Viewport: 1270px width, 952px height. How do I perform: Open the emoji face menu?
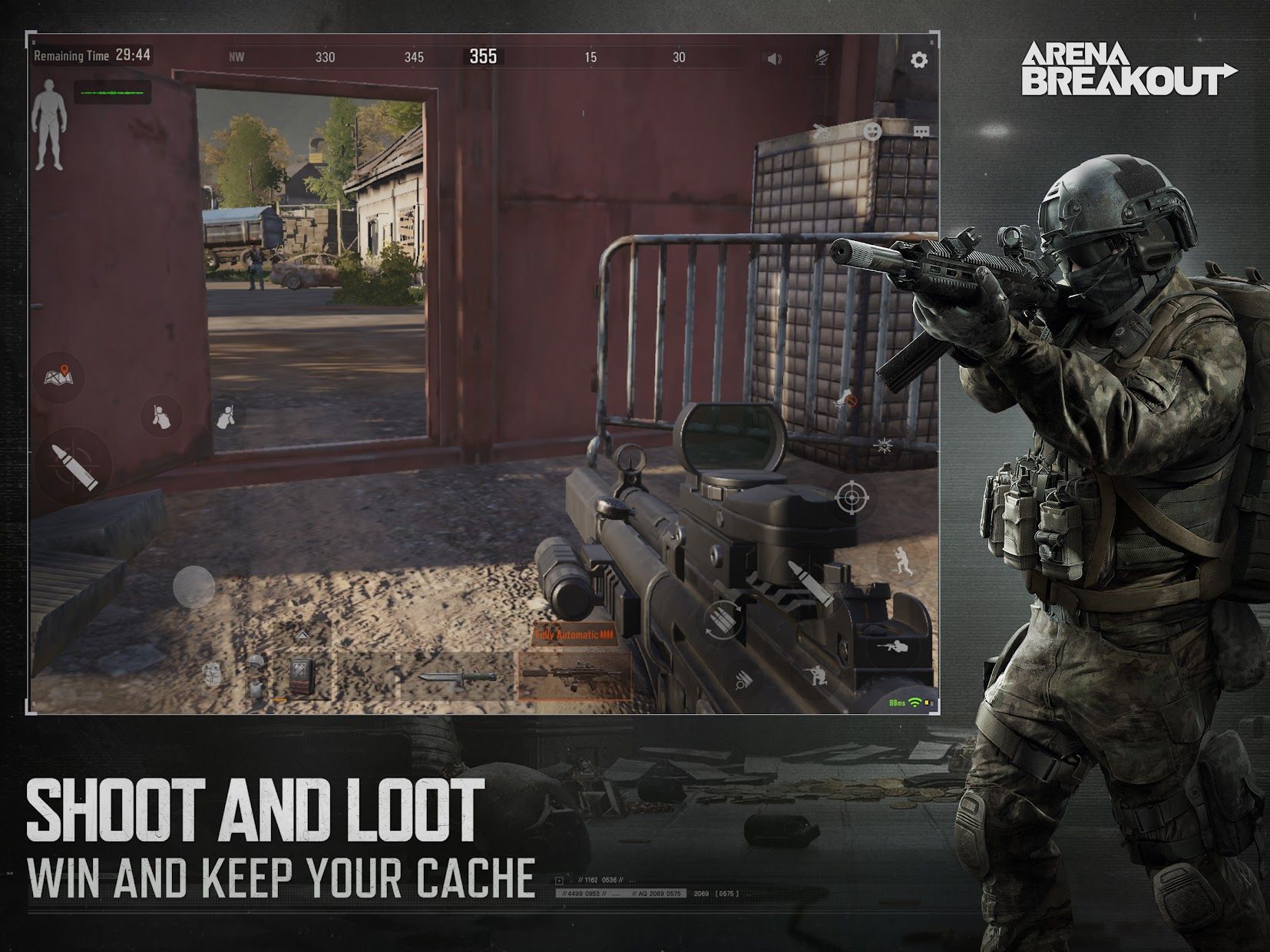point(871,132)
